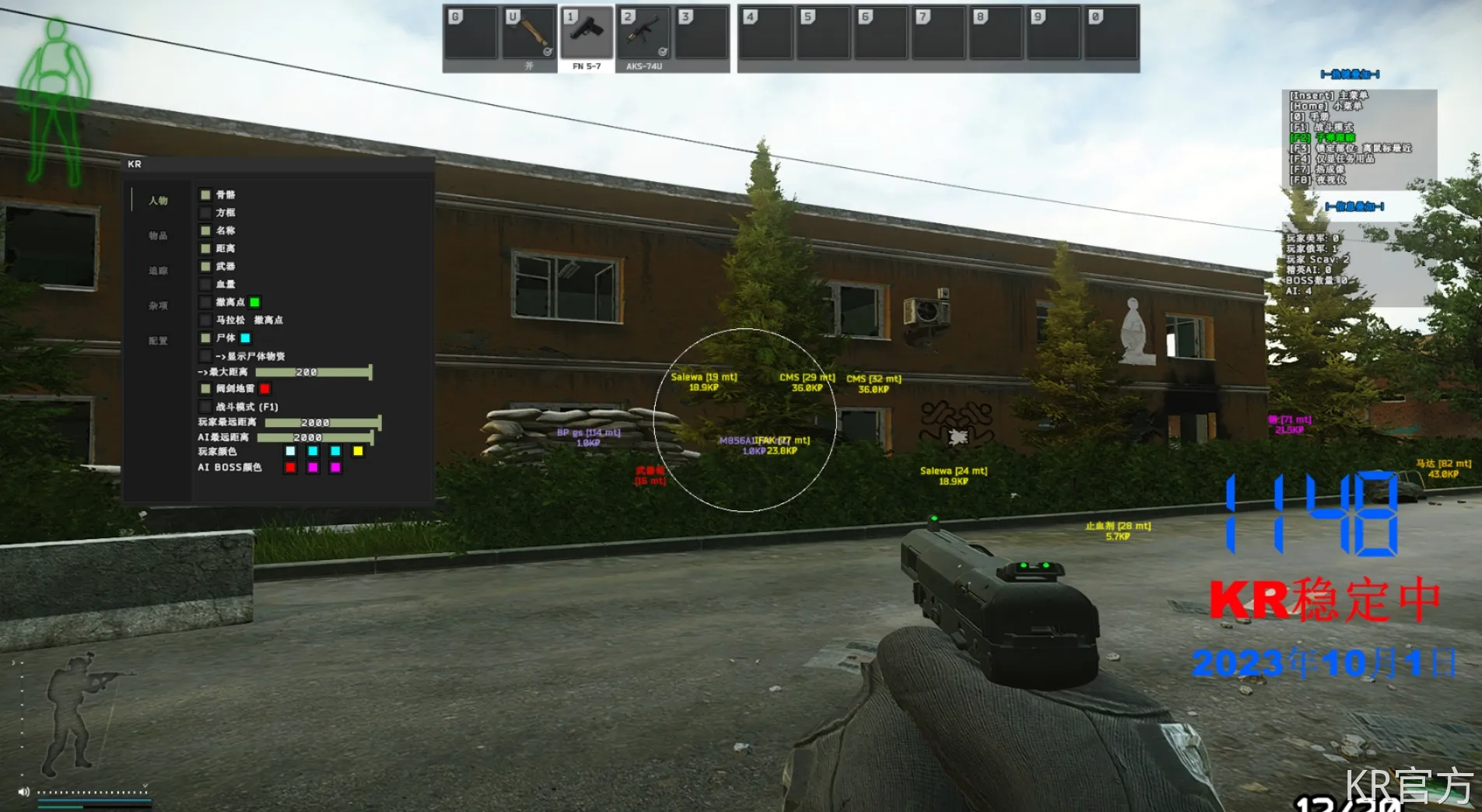
Task: Open the red AI BOSS颜色 swatch
Action: tap(290, 467)
